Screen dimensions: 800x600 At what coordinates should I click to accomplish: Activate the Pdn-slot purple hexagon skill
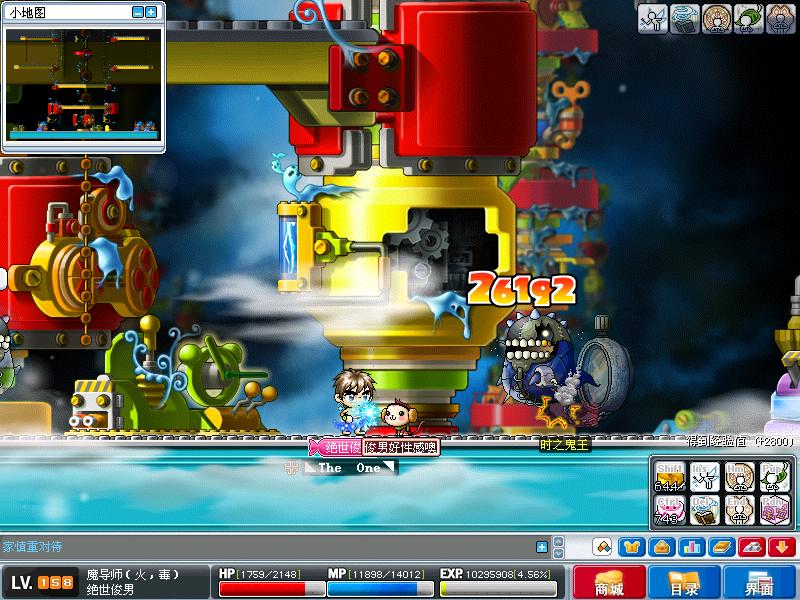click(774, 509)
